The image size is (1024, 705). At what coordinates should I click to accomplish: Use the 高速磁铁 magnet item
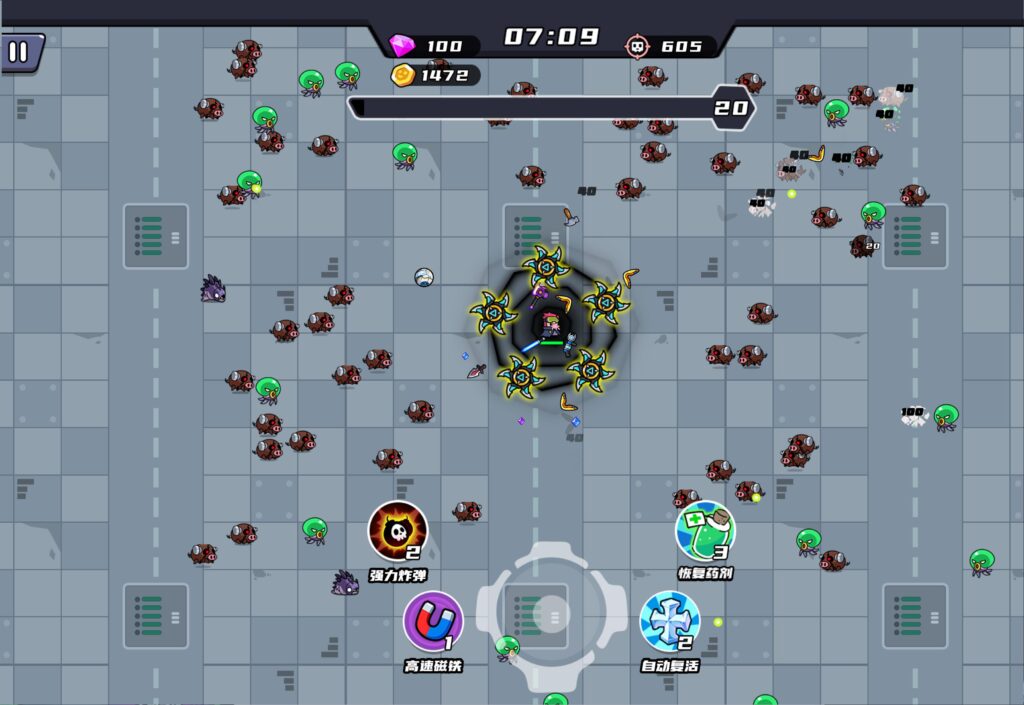(433, 621)
